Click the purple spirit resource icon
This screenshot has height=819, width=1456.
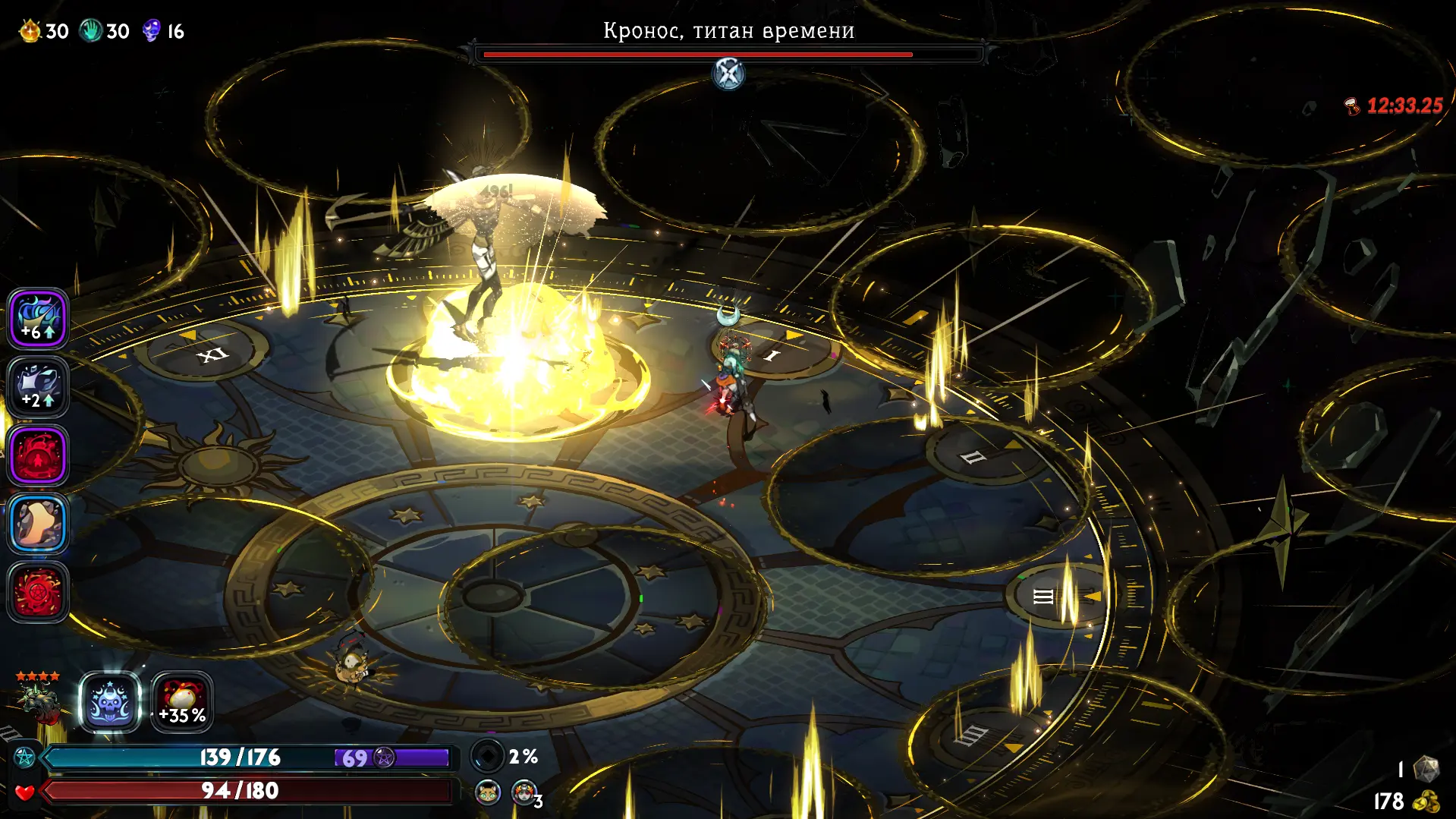tap(152, 31)
